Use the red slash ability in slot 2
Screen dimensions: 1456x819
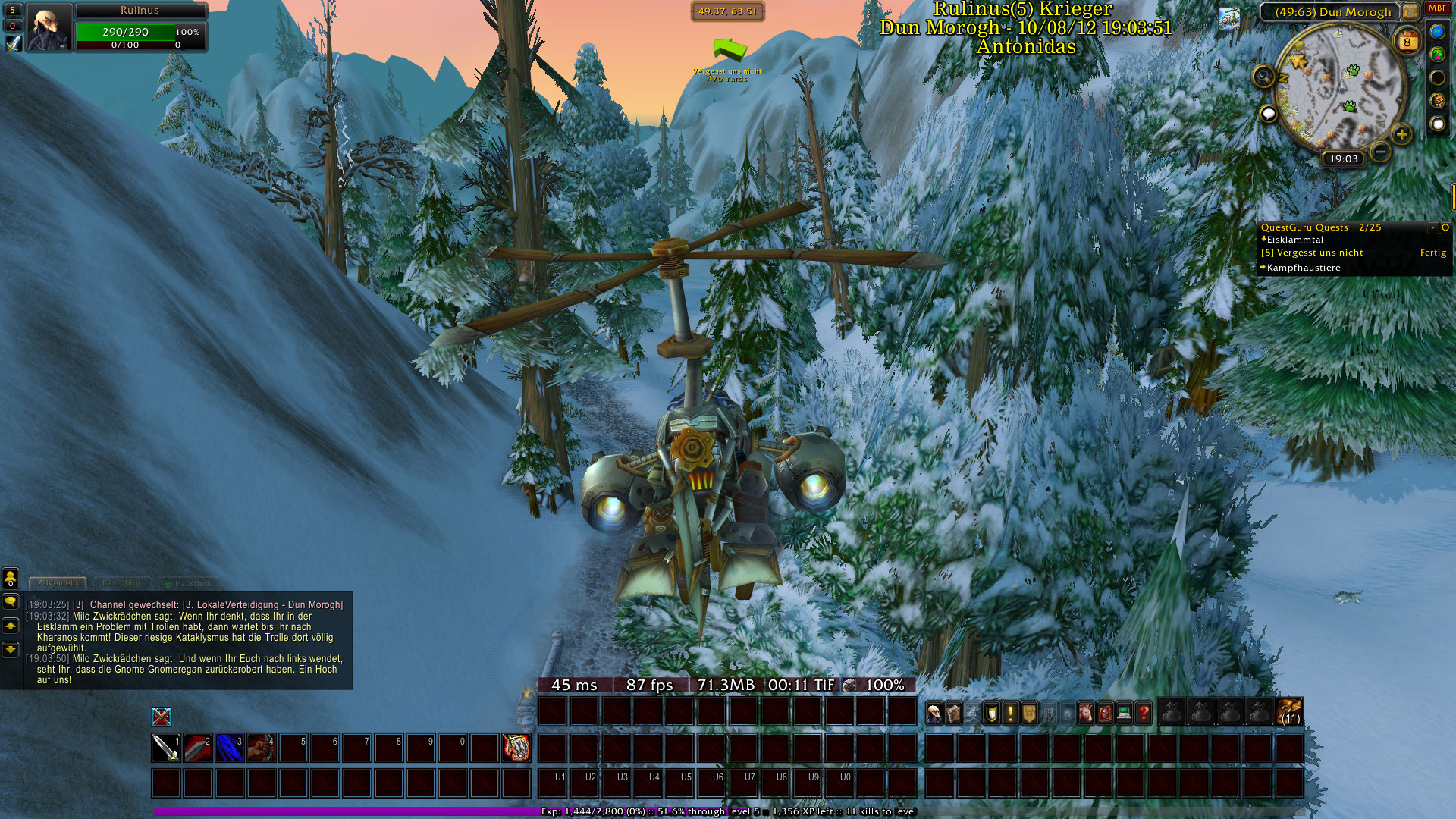click(198, 748)
